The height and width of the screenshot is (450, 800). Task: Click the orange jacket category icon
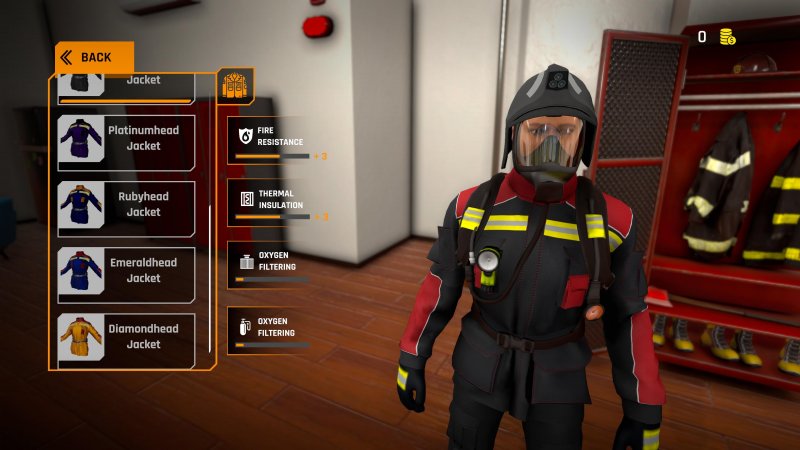coord(235,85)
